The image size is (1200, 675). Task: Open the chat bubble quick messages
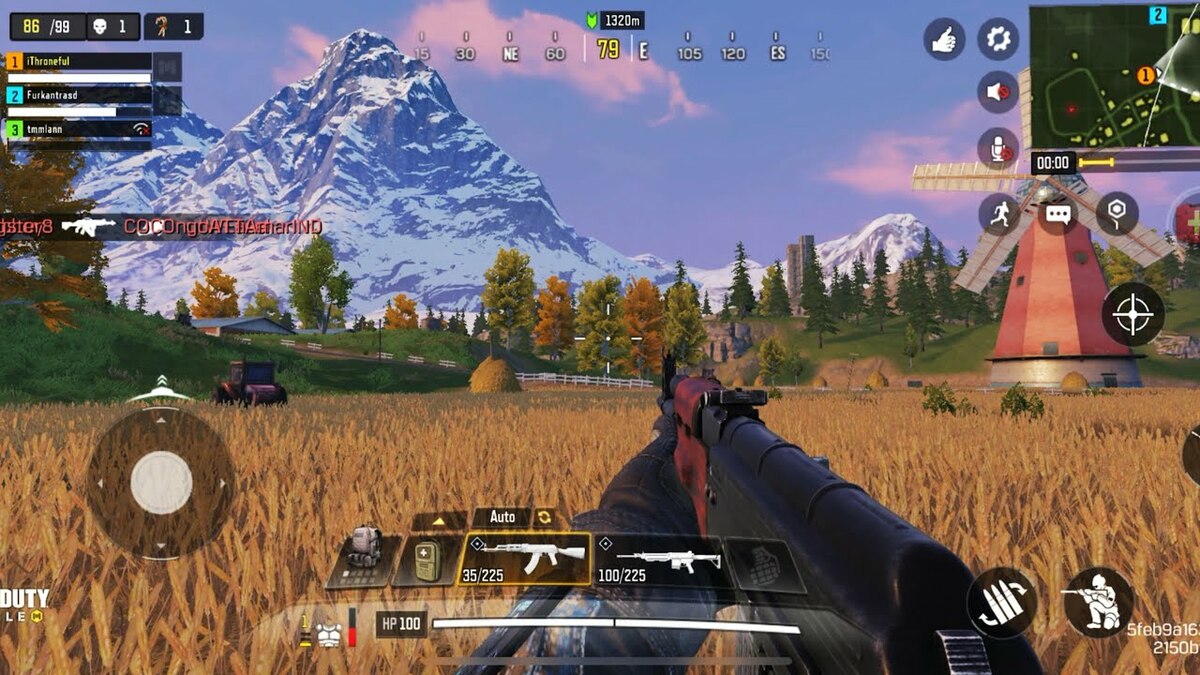click(x=1058, y=213)
